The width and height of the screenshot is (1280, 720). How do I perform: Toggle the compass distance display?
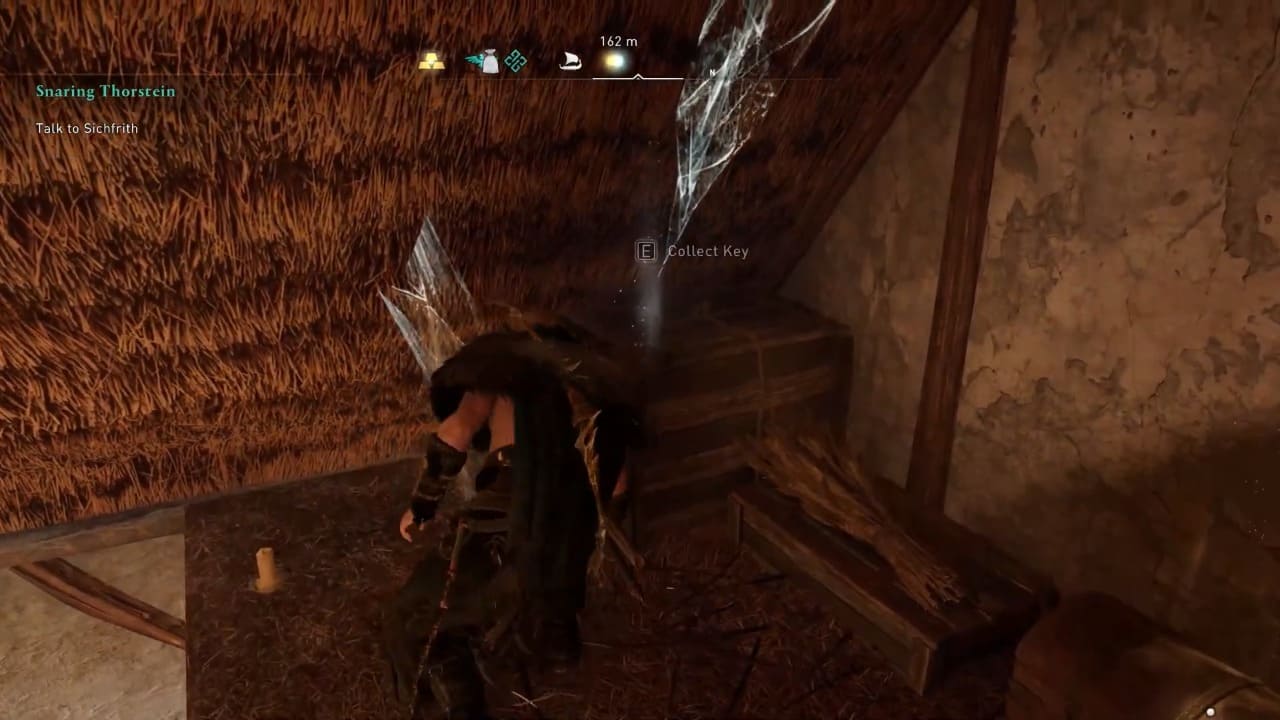point(617,42)
